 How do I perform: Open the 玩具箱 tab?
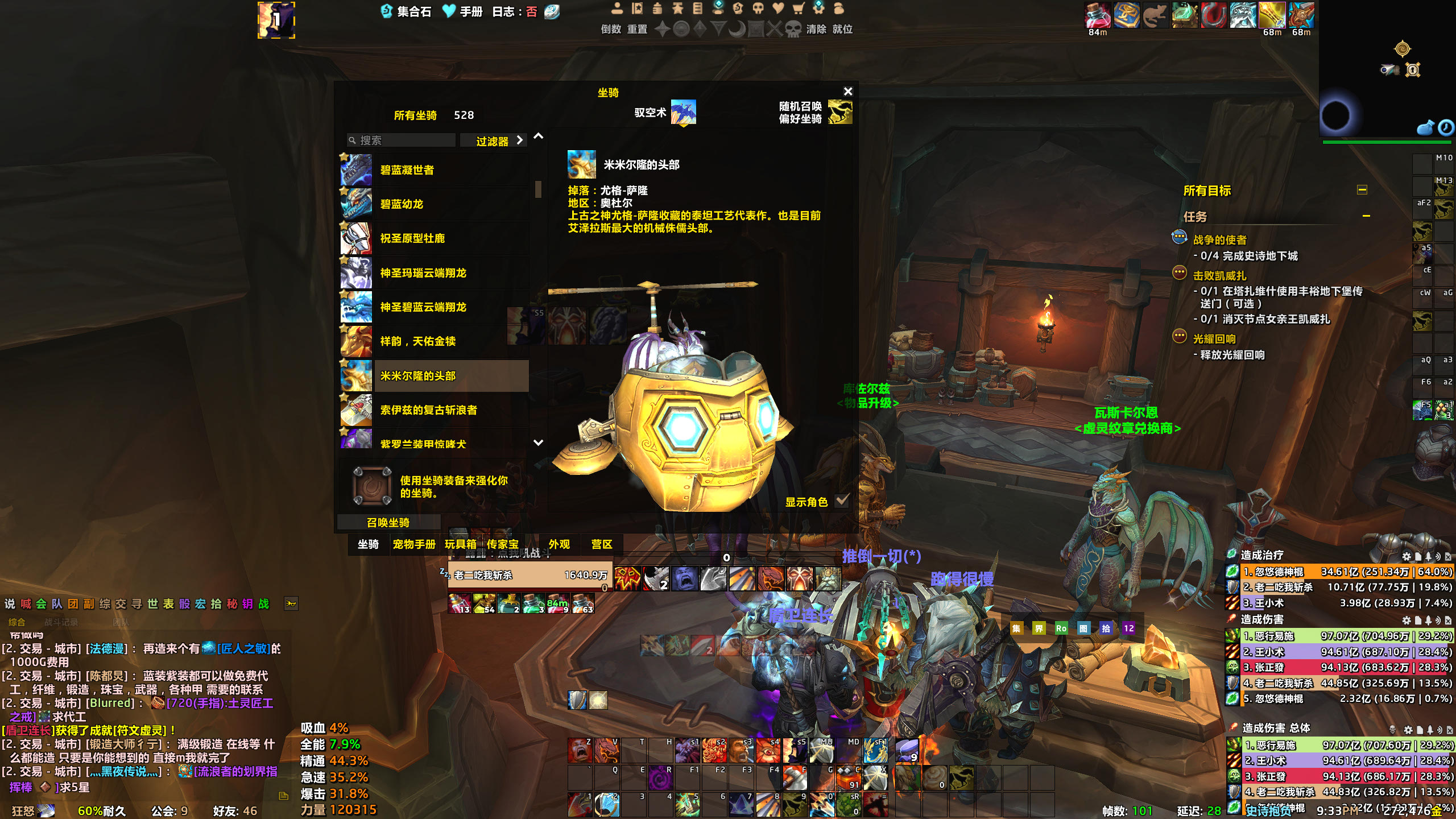pyautogui.click(x=460, y=544)
